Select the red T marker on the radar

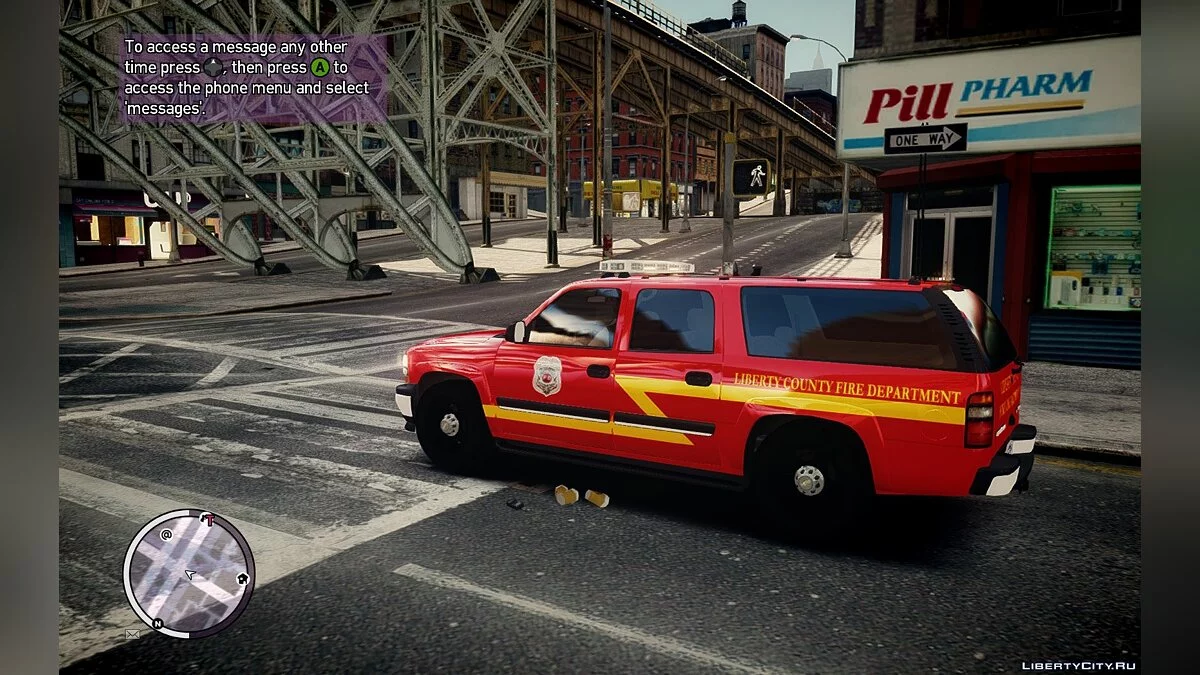click(x=209, y=519)
